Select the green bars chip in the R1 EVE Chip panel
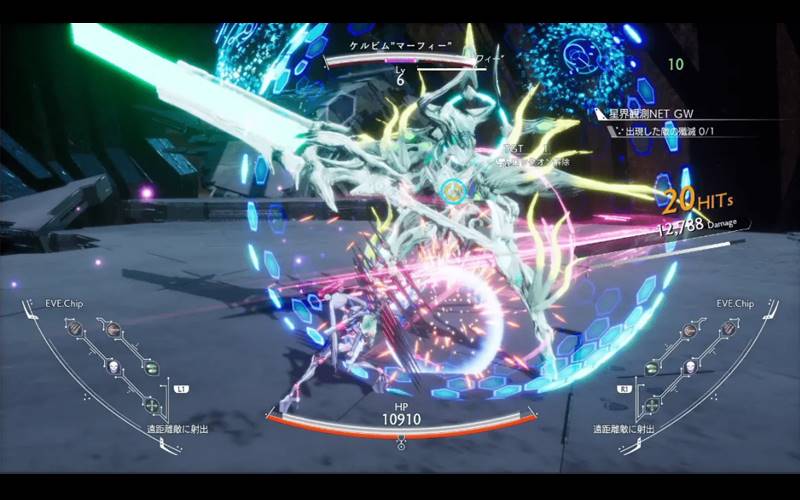800x500 pixels. point(650,367)
